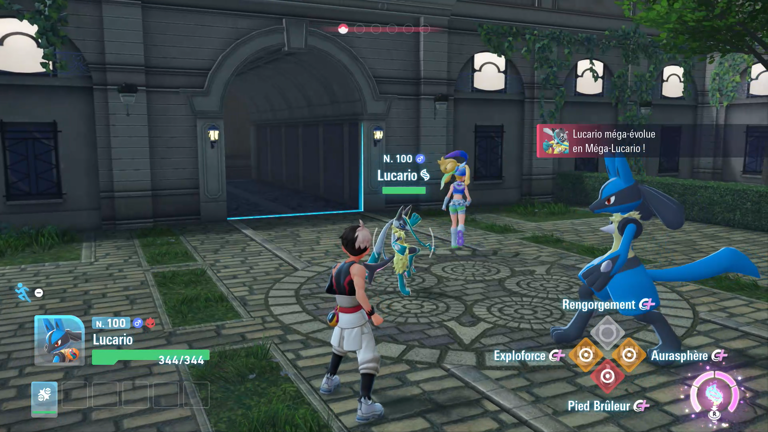Click the Mega Evolution gauge icon
768x432 pixels.
click(x=716, y=394)
